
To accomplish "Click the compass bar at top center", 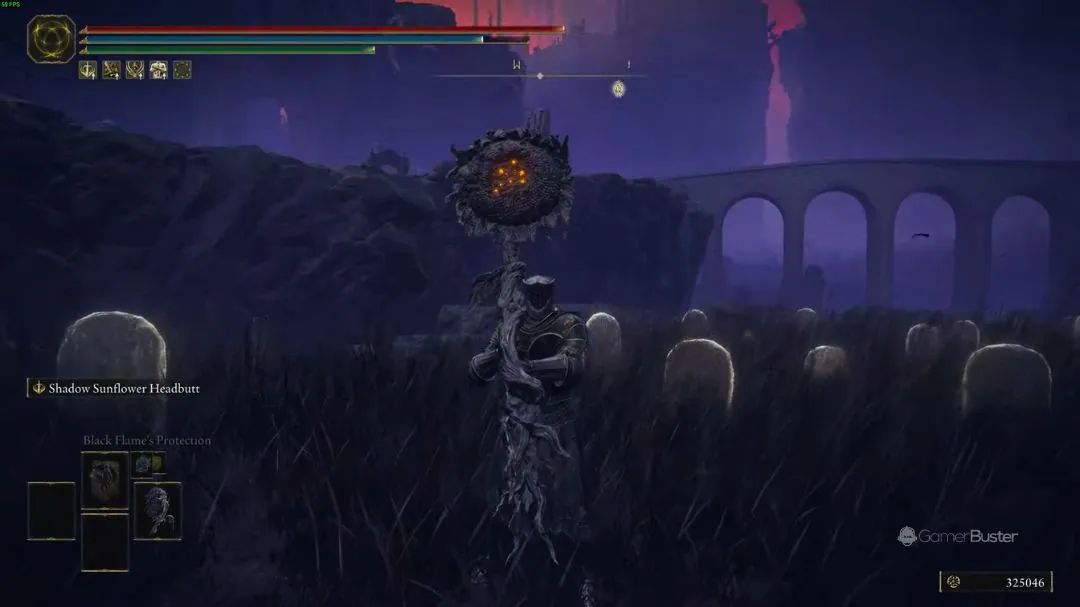I will pos(540,76).
